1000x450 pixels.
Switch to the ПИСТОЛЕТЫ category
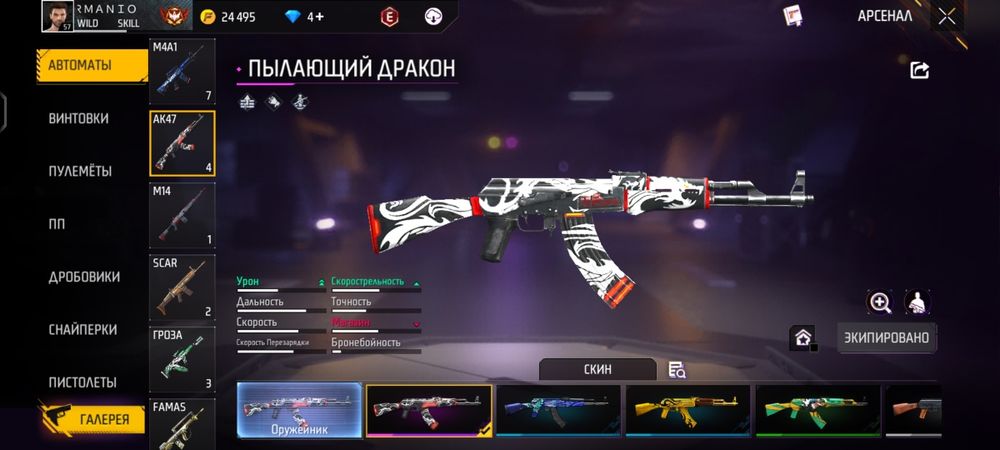(83, 382)
